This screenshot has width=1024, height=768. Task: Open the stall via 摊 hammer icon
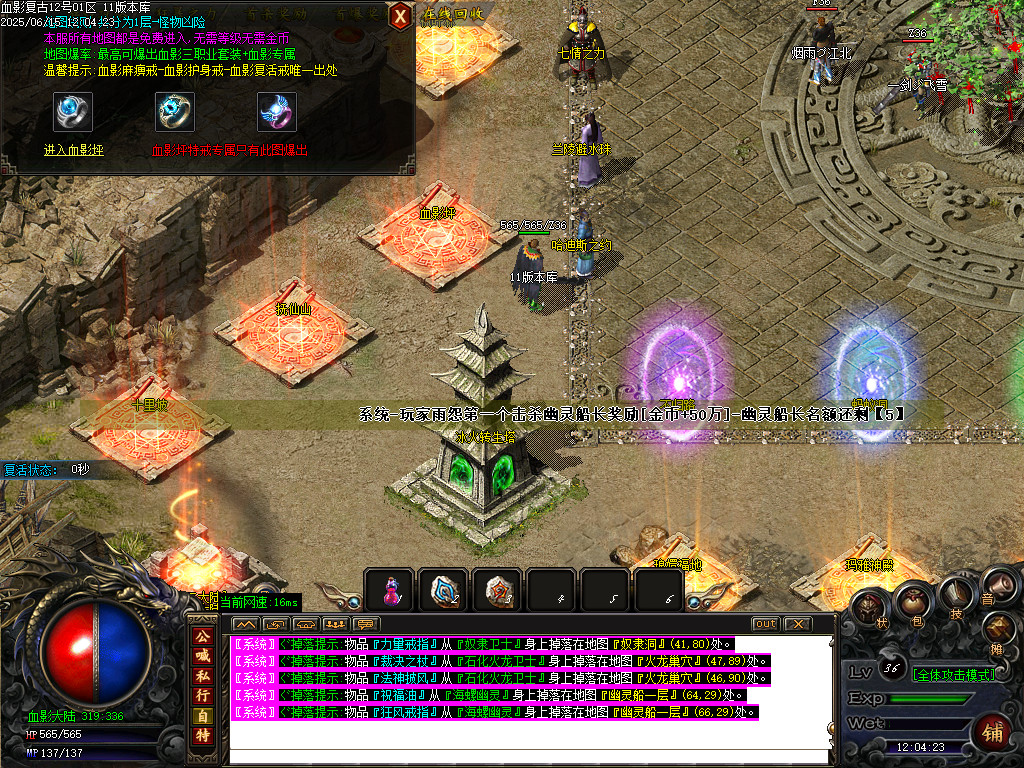coord(999,628)
